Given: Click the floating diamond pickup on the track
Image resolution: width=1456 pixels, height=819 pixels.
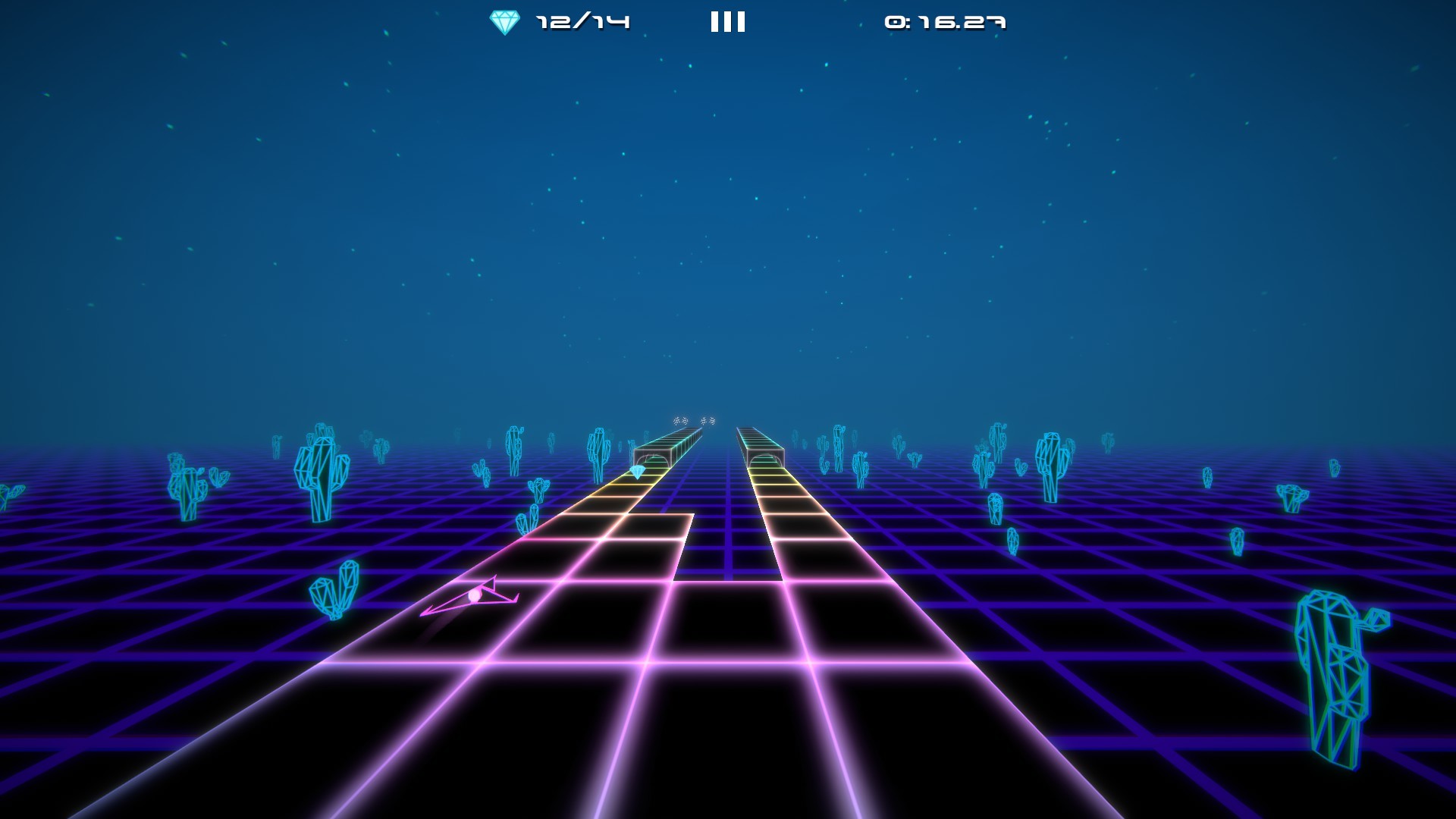Looking at the screenshot, I should tap(639, 472).
